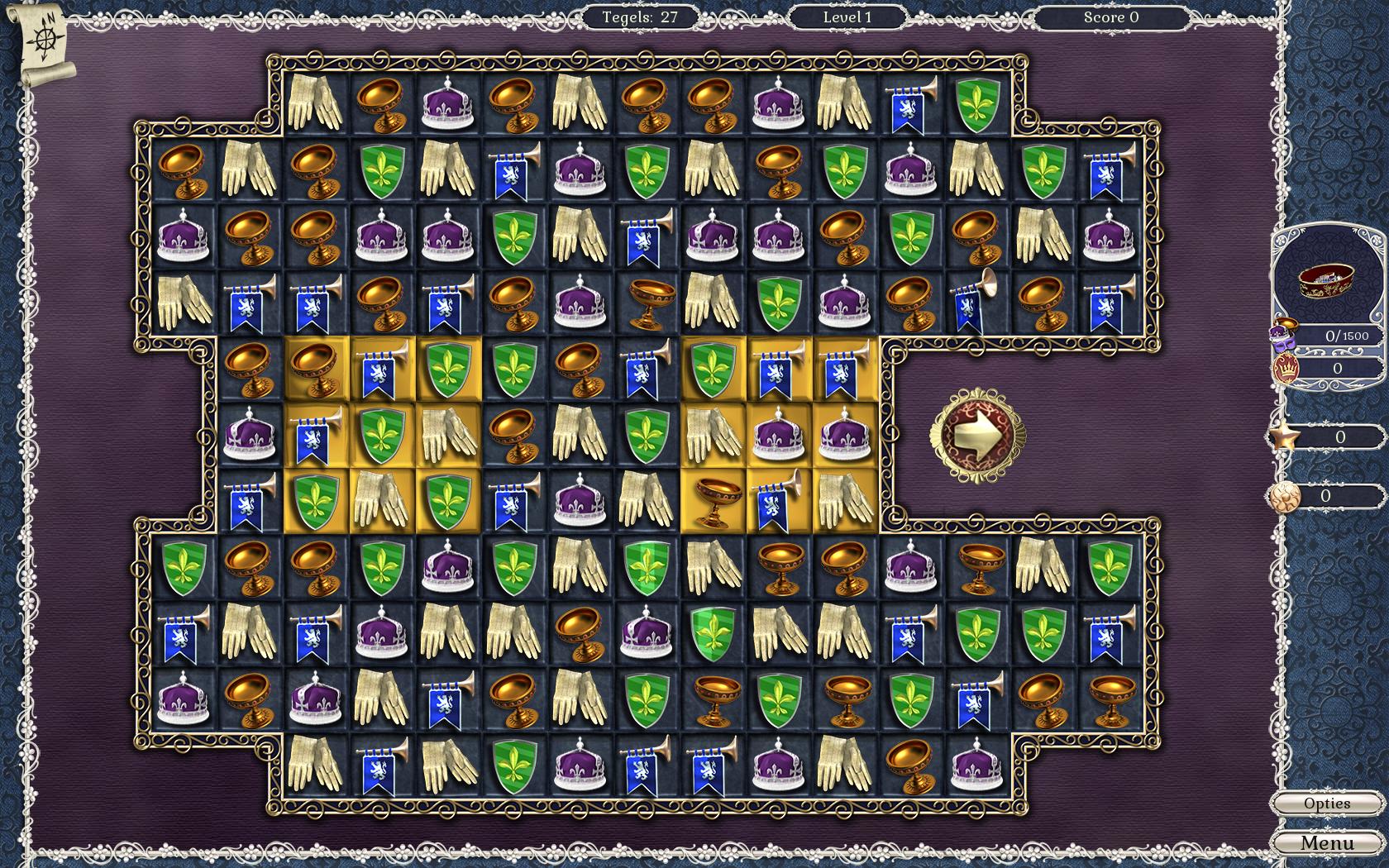Image resolution: width=1389 pixels, height=868 pixels.
Task: Click the red crown badge icon
Action: click(1284, 369)
